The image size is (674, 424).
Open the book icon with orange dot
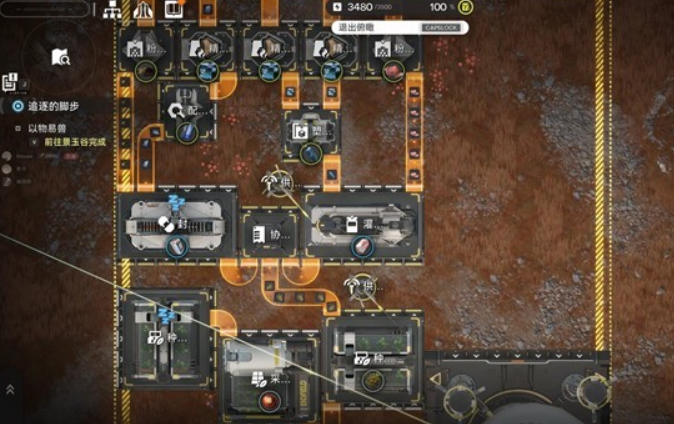175,10
